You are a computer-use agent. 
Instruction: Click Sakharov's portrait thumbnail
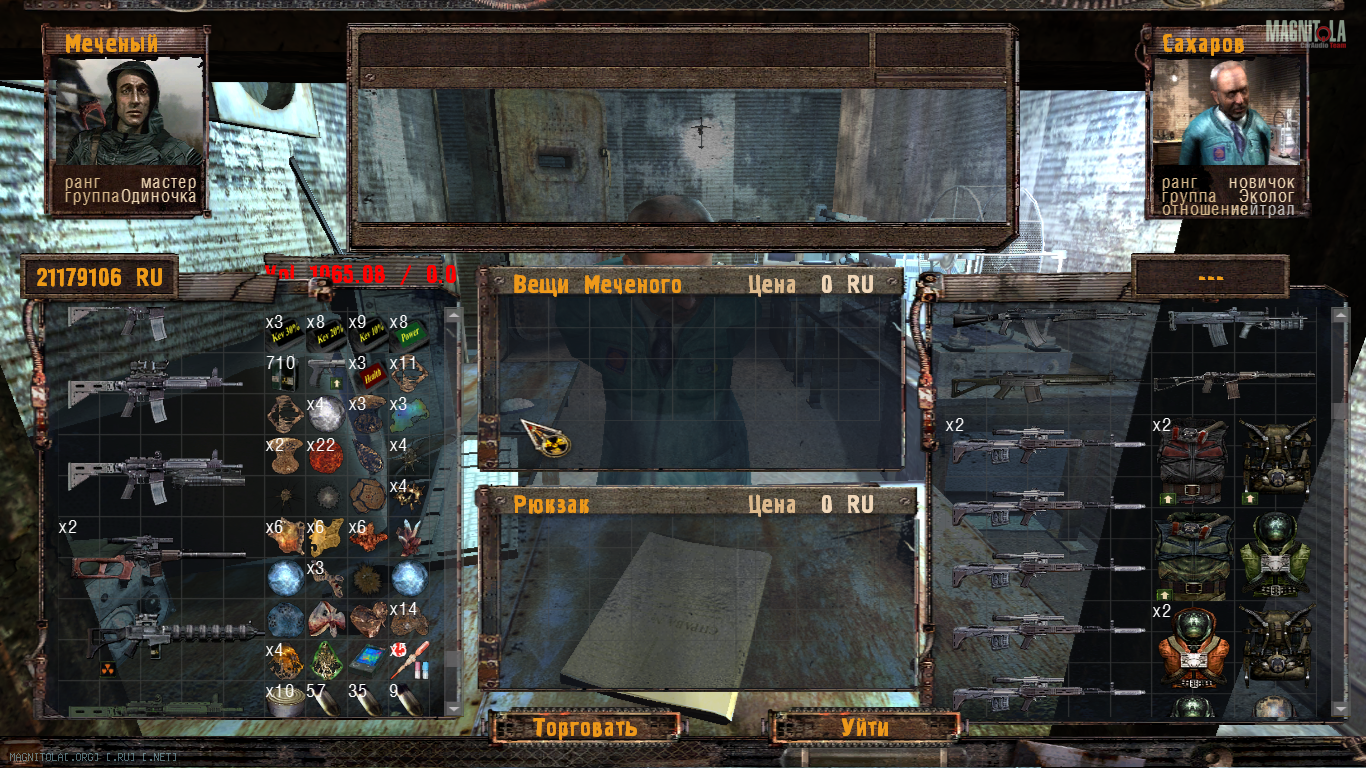pyautogui.click(x=1228, y=112)
